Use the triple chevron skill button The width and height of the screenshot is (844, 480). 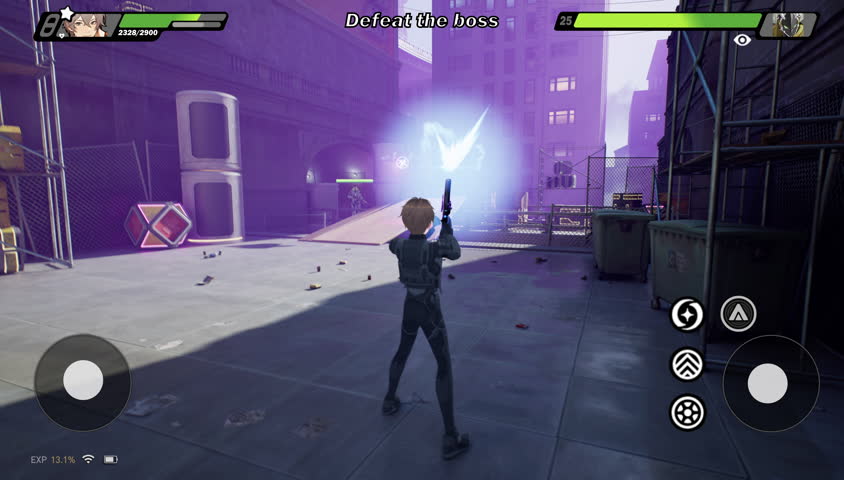point(687,364)
